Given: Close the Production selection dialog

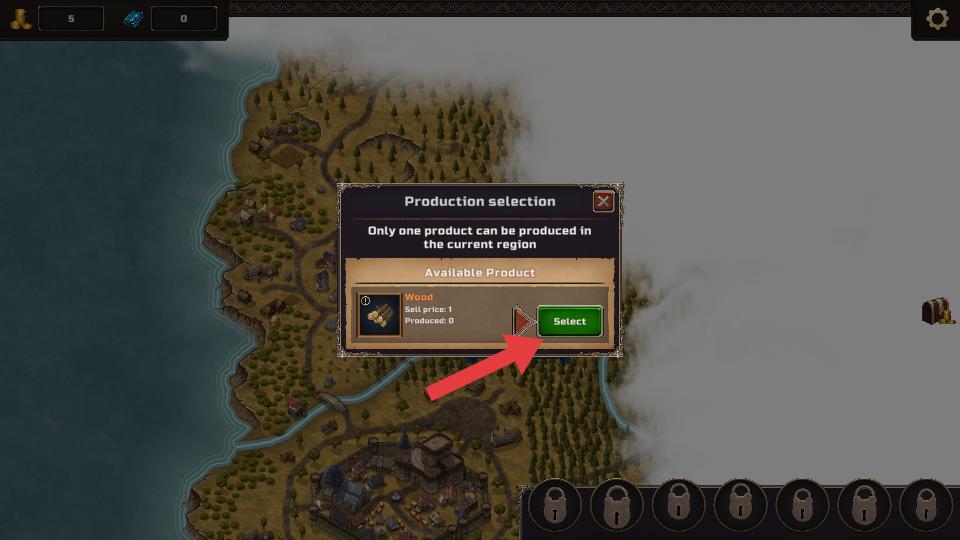Looking at the screenshot, I should [x=603, y=201].
